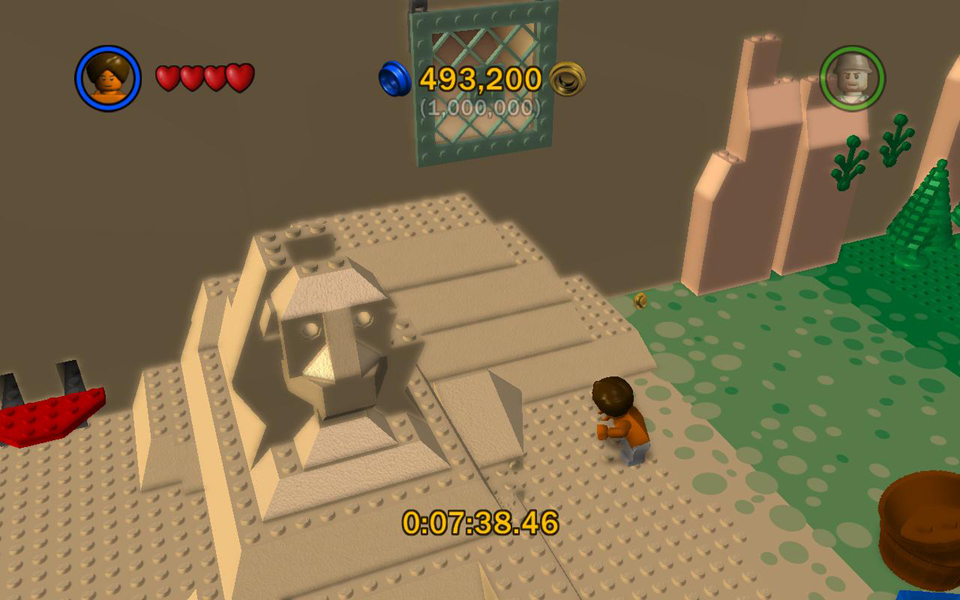Click the gold stud icon
Viewport: 960px width, 600px height.
tap(568, 78)
